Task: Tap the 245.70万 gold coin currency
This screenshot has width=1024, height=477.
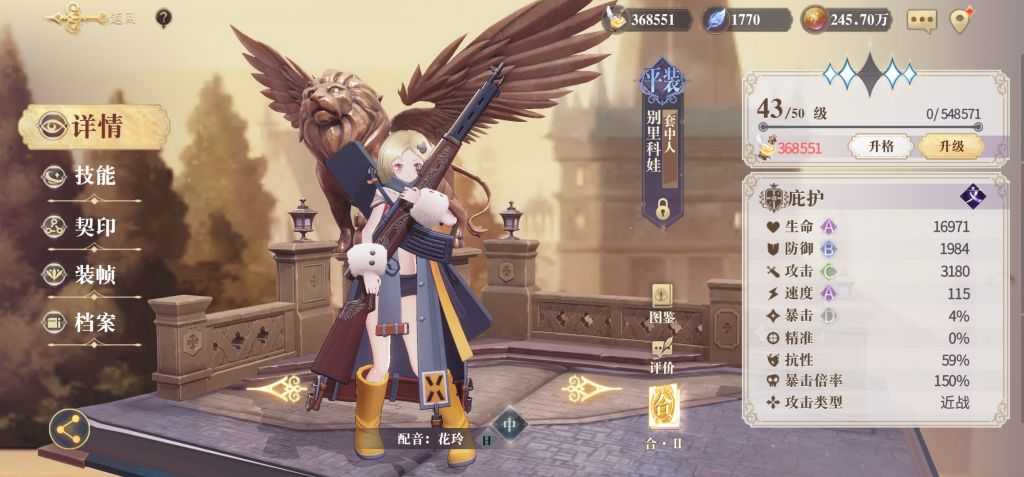Action: pos(847,19)
